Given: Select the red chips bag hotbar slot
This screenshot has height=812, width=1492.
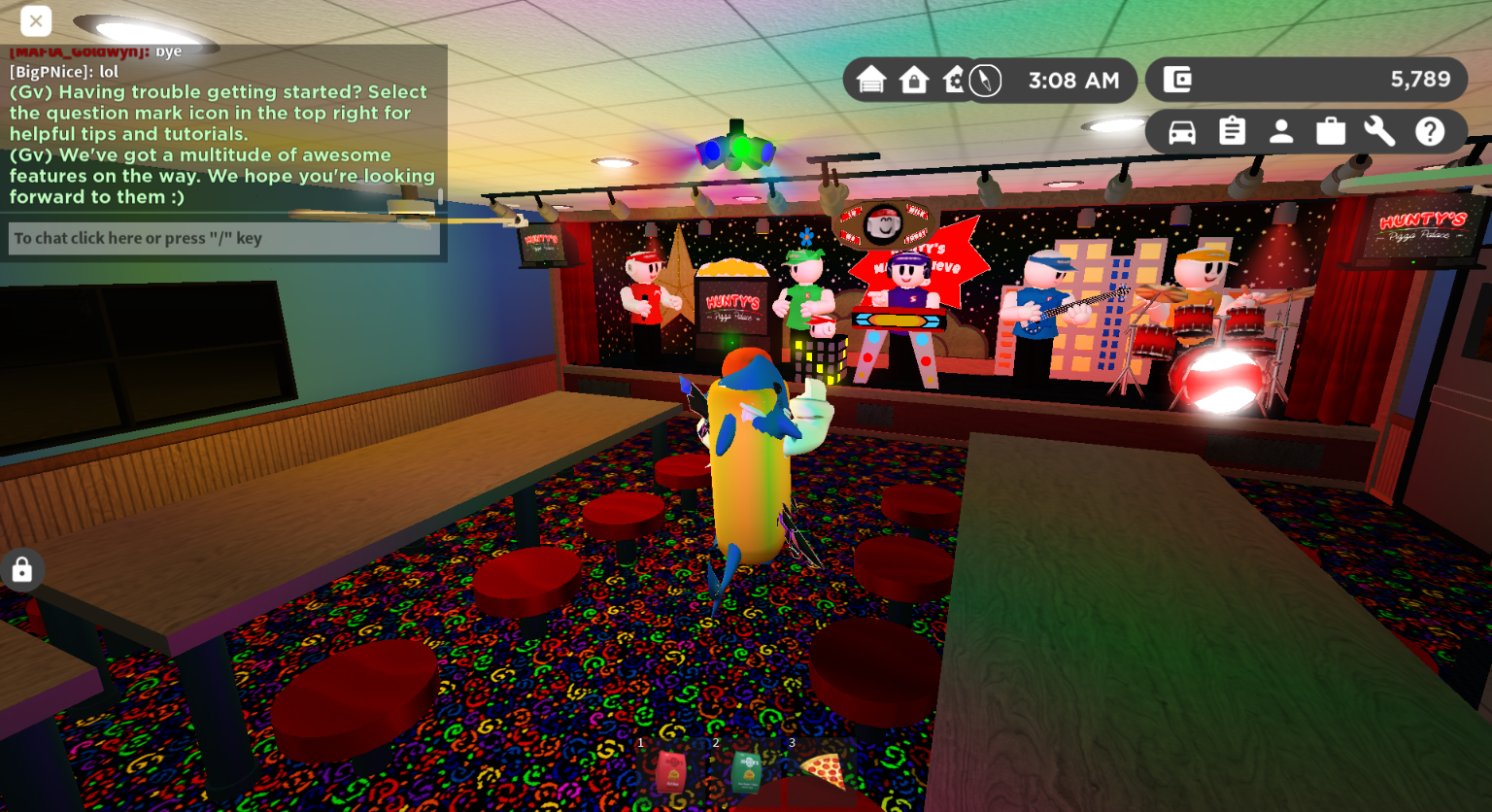Looking at the screenshot, I should coord(670,773).
